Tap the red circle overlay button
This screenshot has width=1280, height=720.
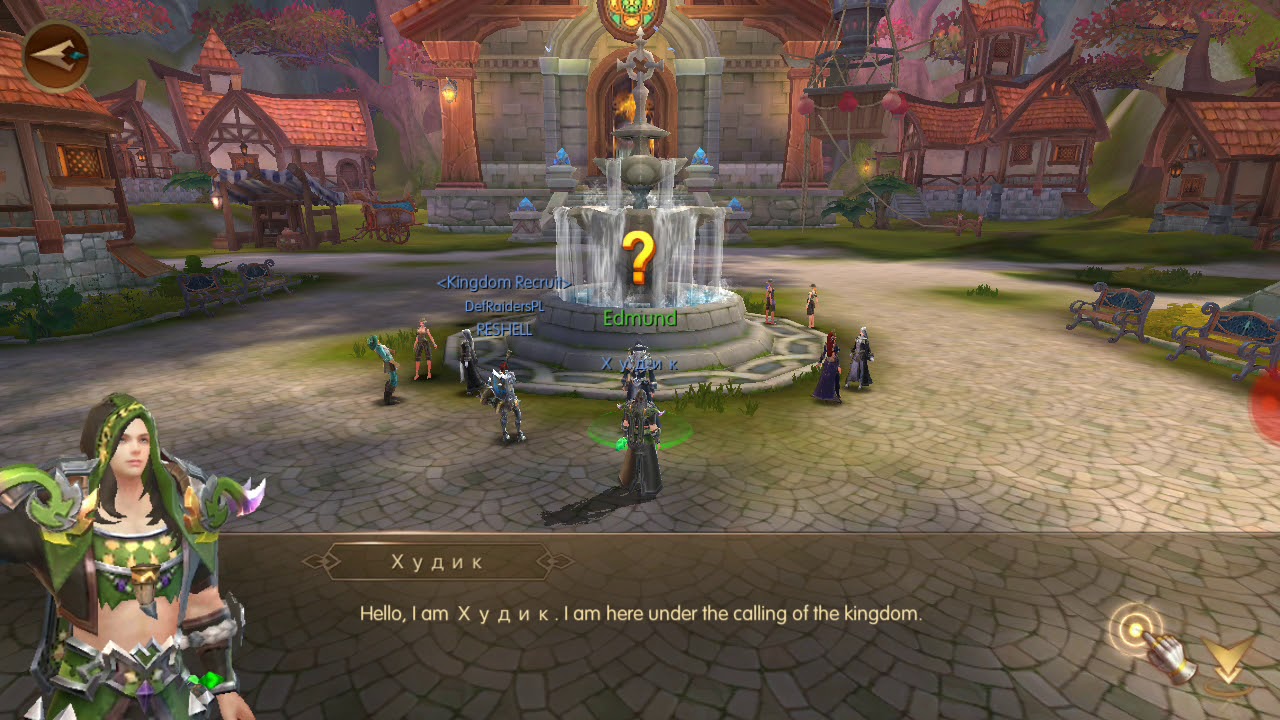(1266, 407)
